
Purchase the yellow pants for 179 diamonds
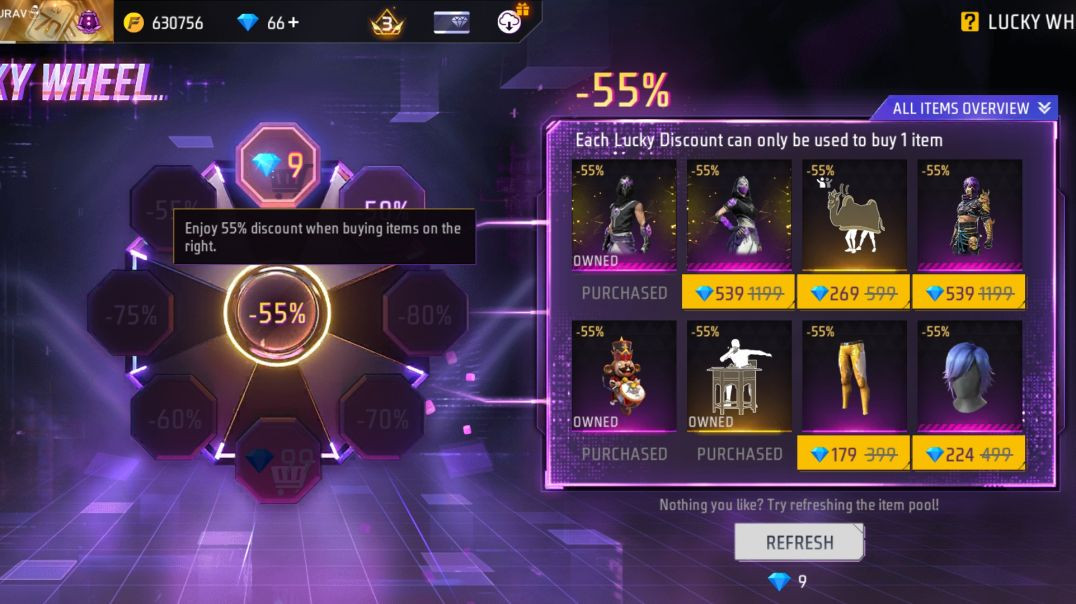tap(853, 454)
